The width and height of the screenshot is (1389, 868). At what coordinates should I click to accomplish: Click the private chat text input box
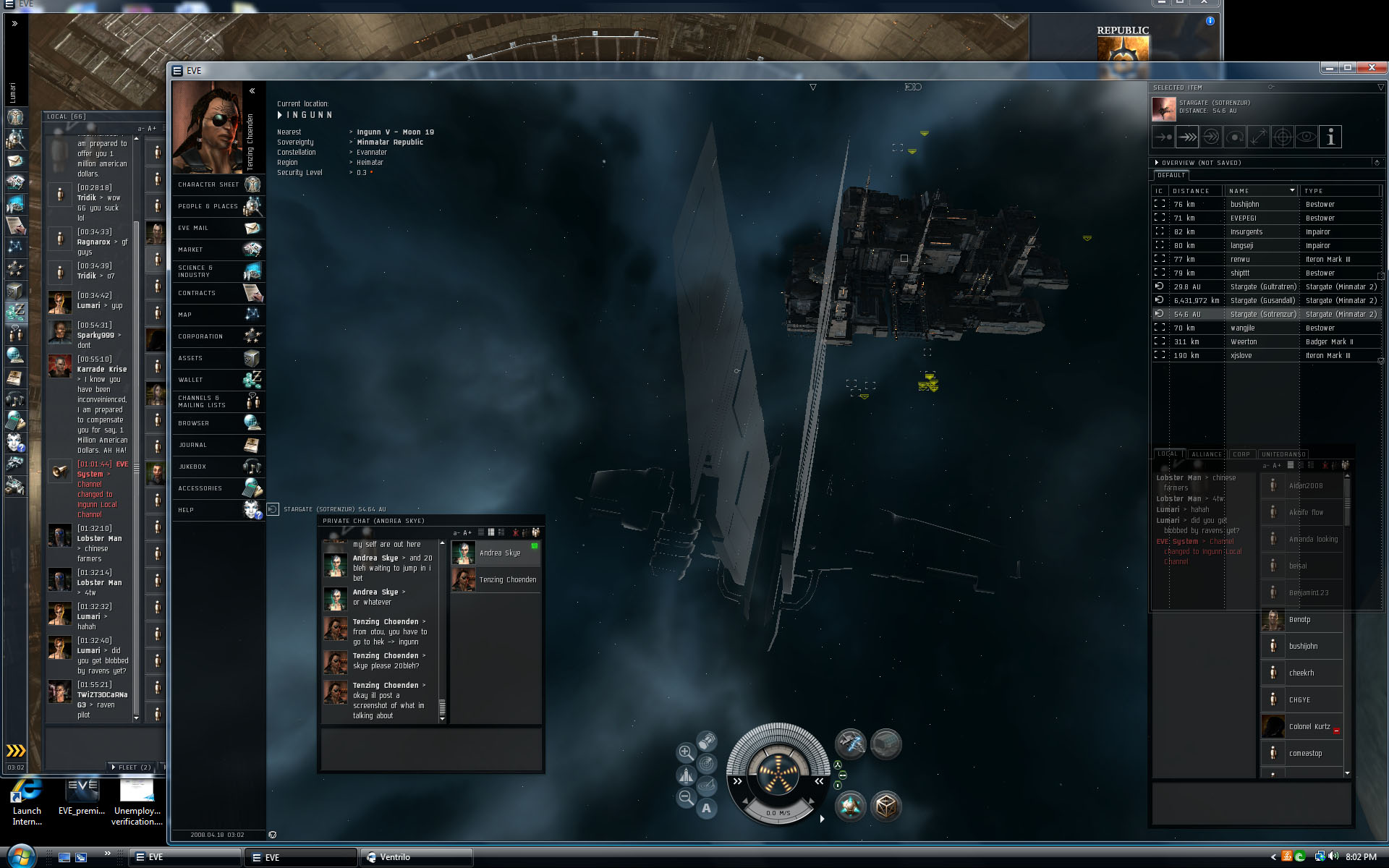click(x=430, y=749)
